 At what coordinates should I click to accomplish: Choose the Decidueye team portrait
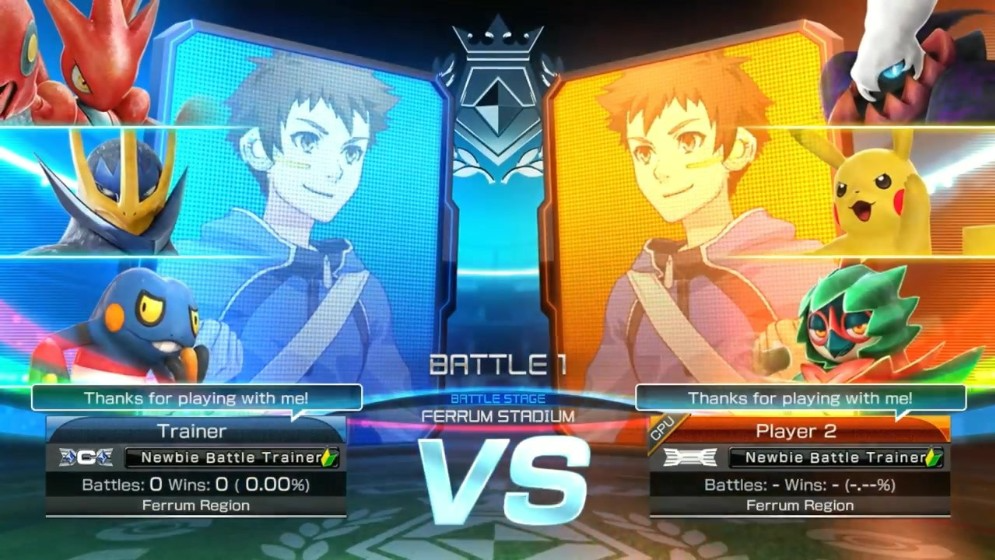click(x=860, y=320)
